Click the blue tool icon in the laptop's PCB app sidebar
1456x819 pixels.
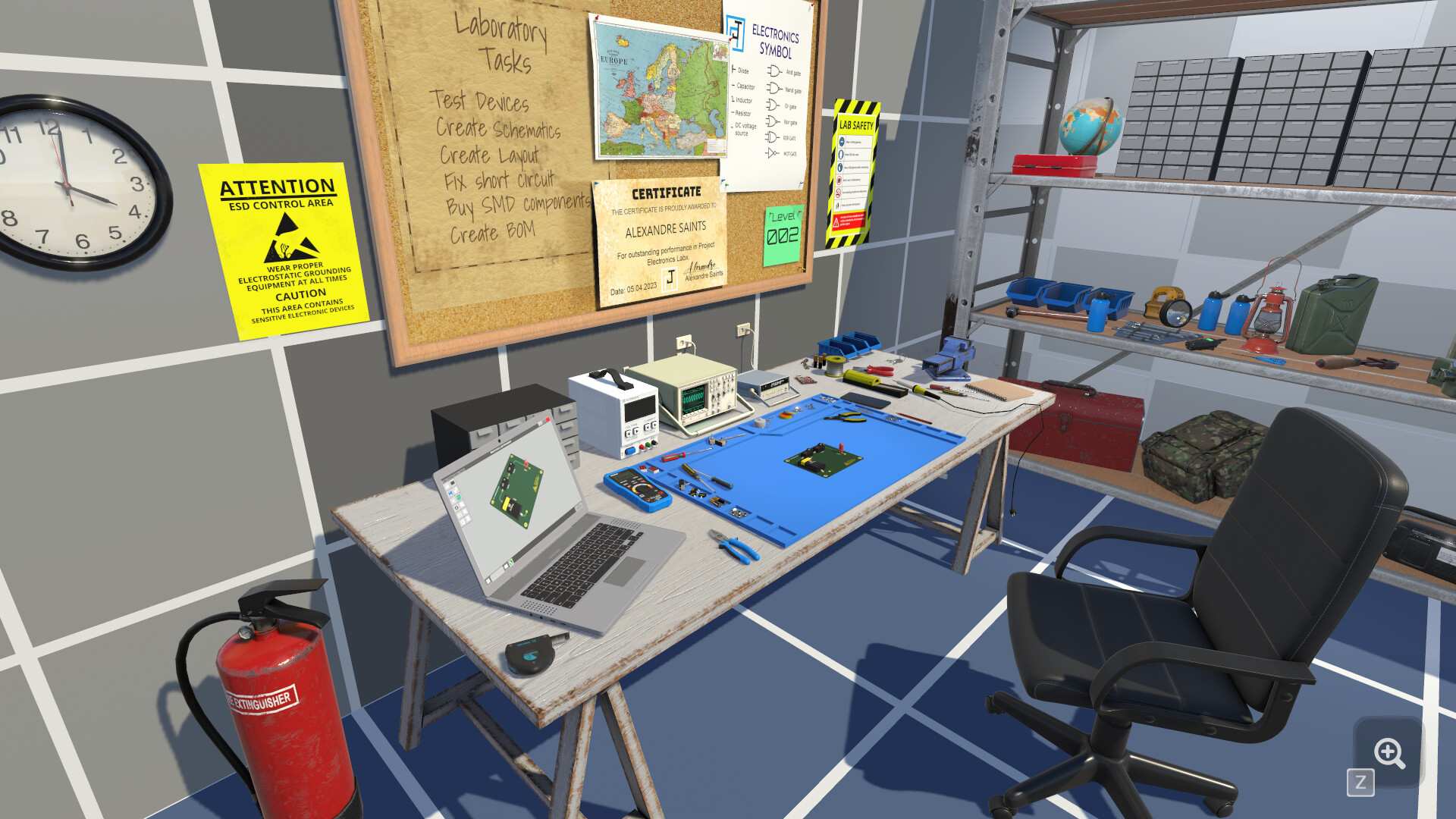click(450, 491)
